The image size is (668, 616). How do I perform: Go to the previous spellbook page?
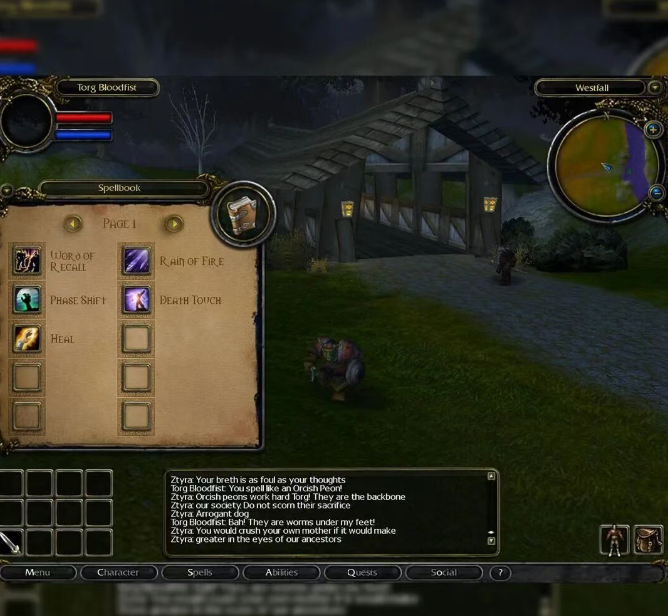[72, 224]
